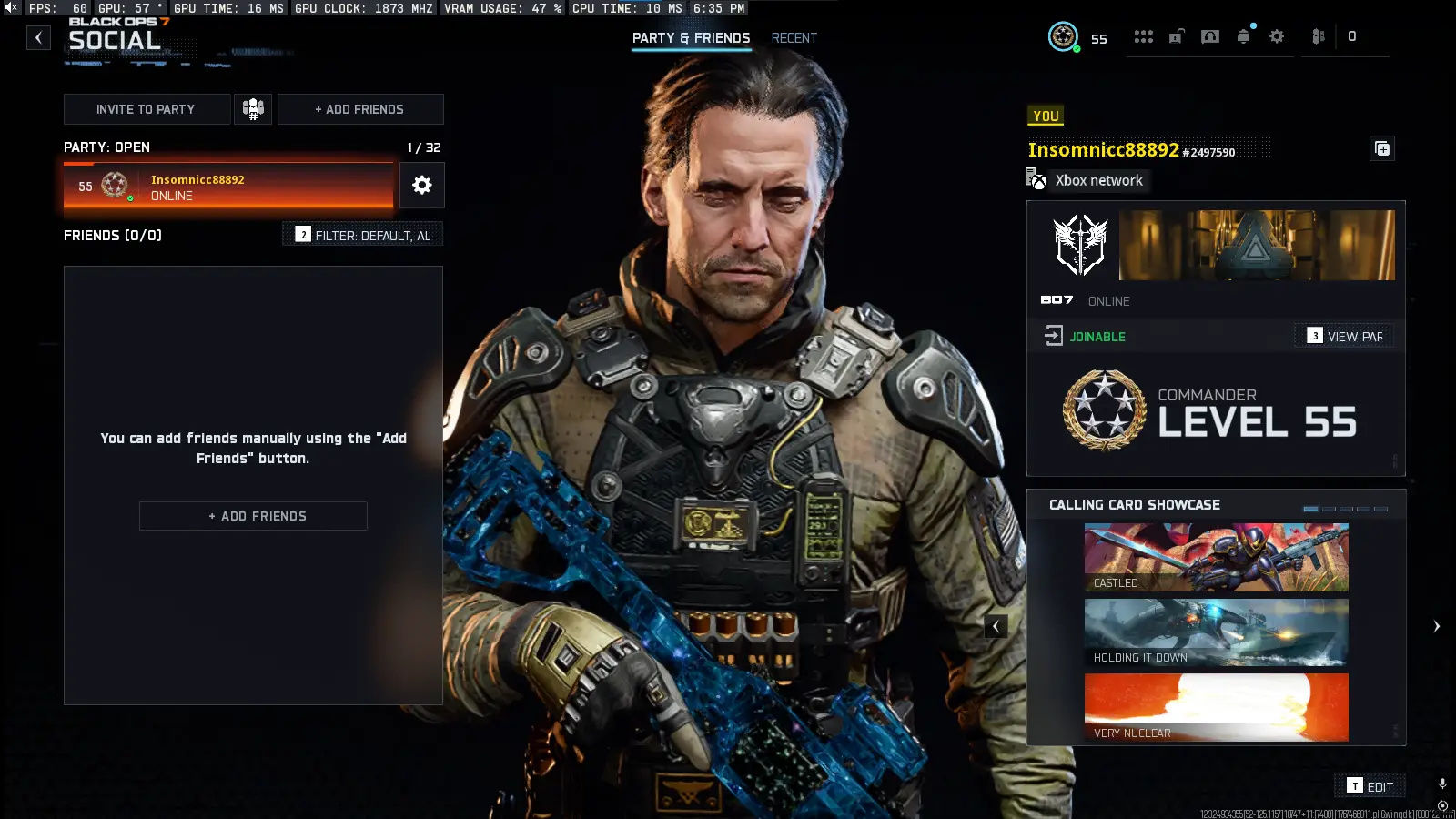1456x819 pixels.
Task: Click the Add Friends button
Action: tap(253, 515)
